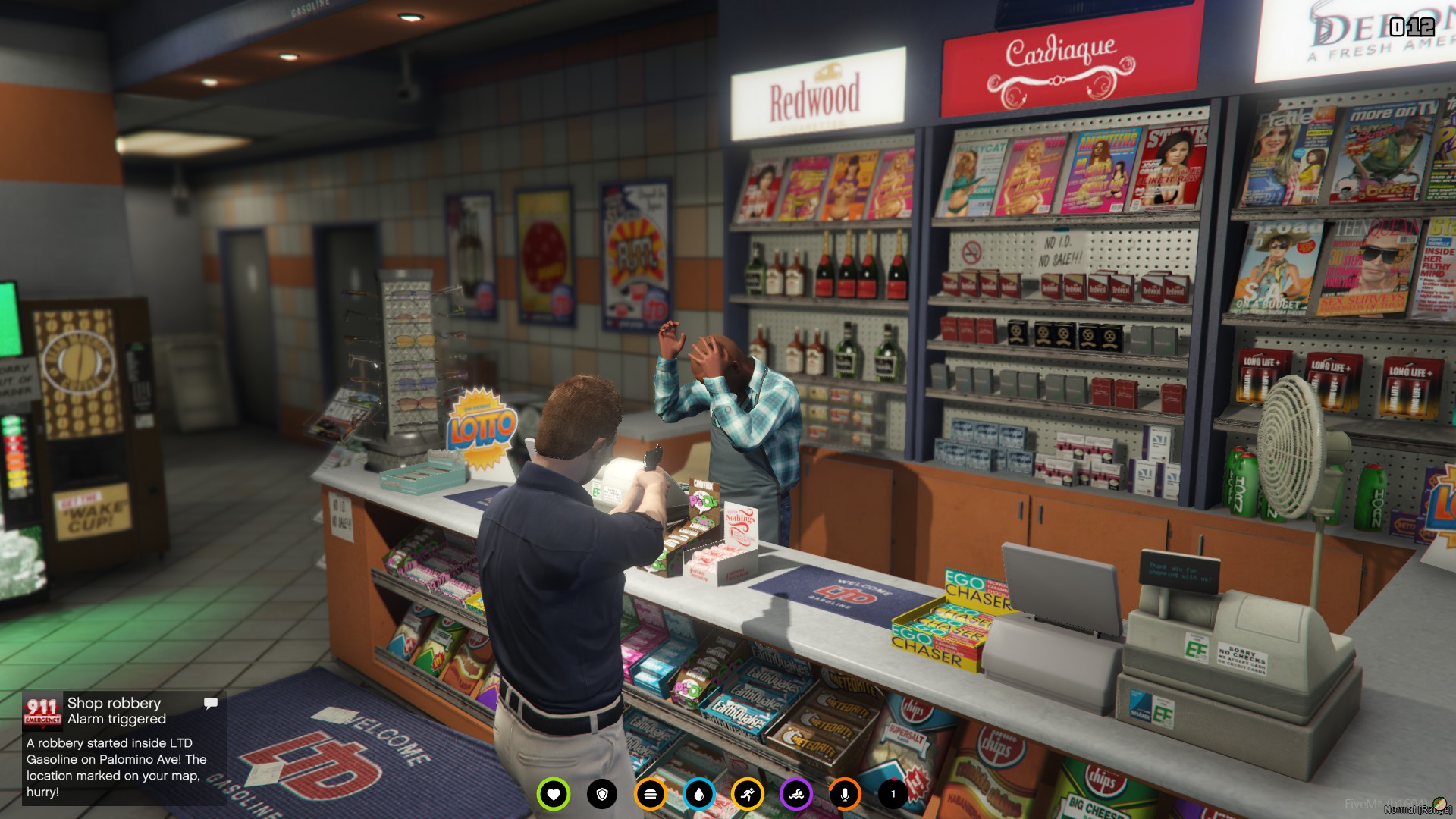The width and height of the screenshot is (1456, 819).
Task: Click the burger hunger status icon
Action: tap(650, 794)
